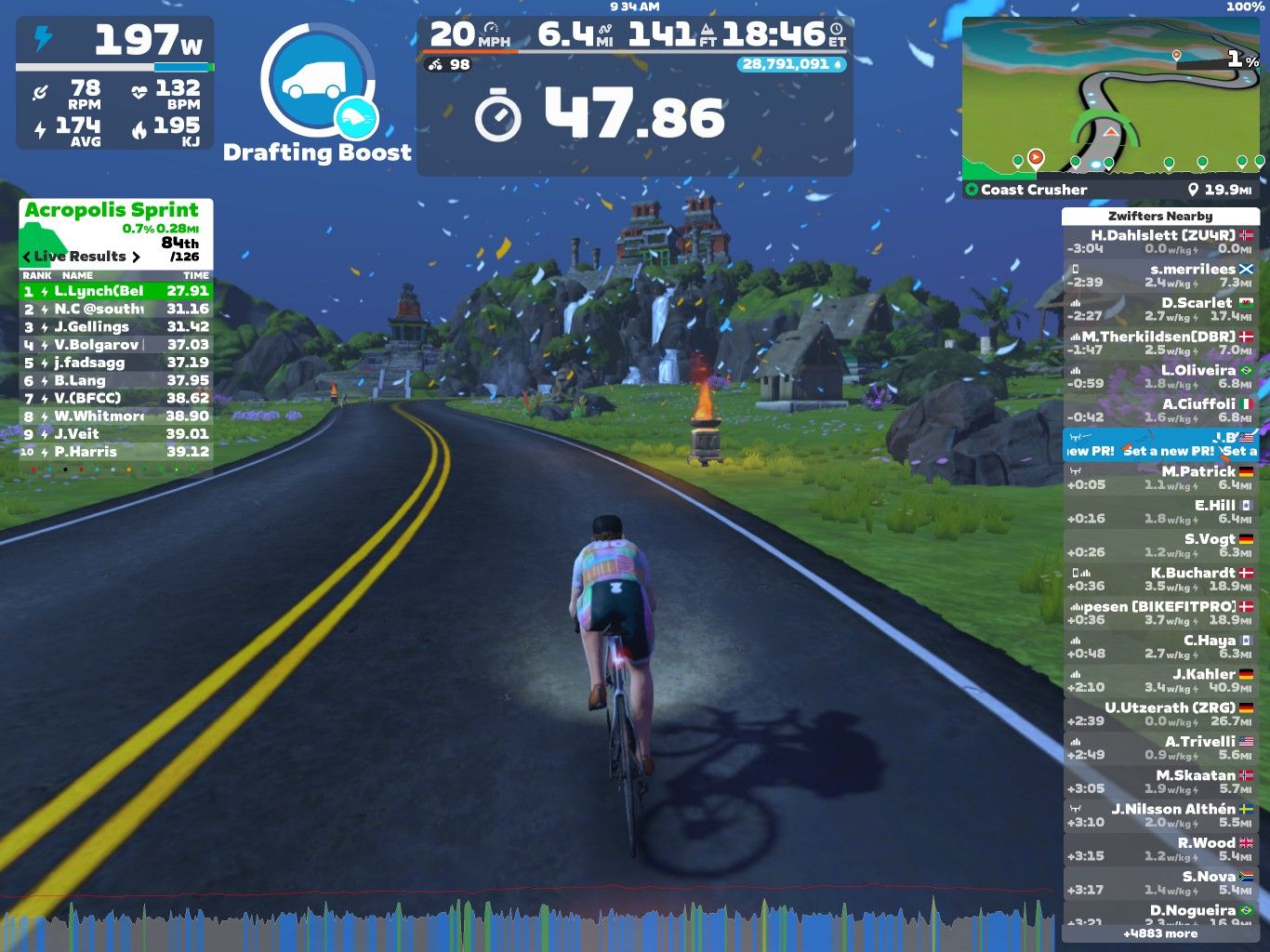The image size is (1270, 952).
Task: Click the power graph at bottom
Action: 530,925
